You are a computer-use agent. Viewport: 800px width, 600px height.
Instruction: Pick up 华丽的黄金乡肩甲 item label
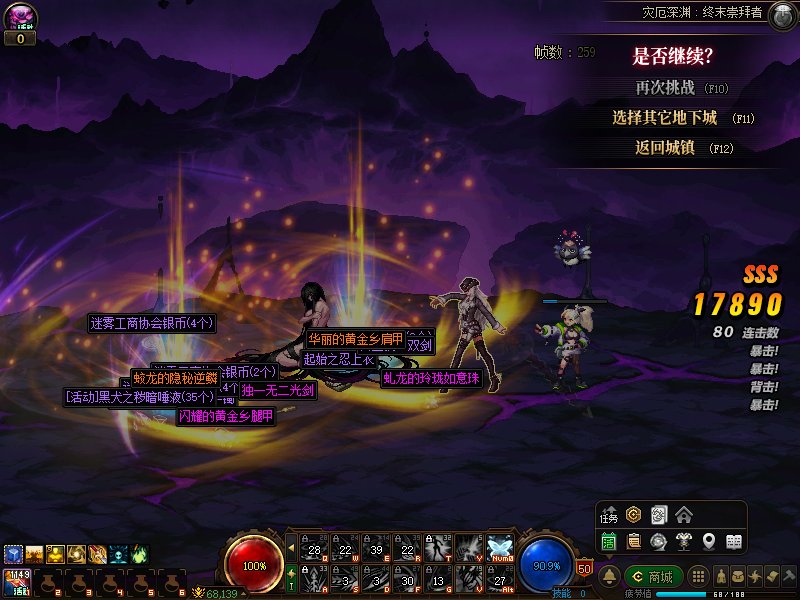tap(355, 338)
